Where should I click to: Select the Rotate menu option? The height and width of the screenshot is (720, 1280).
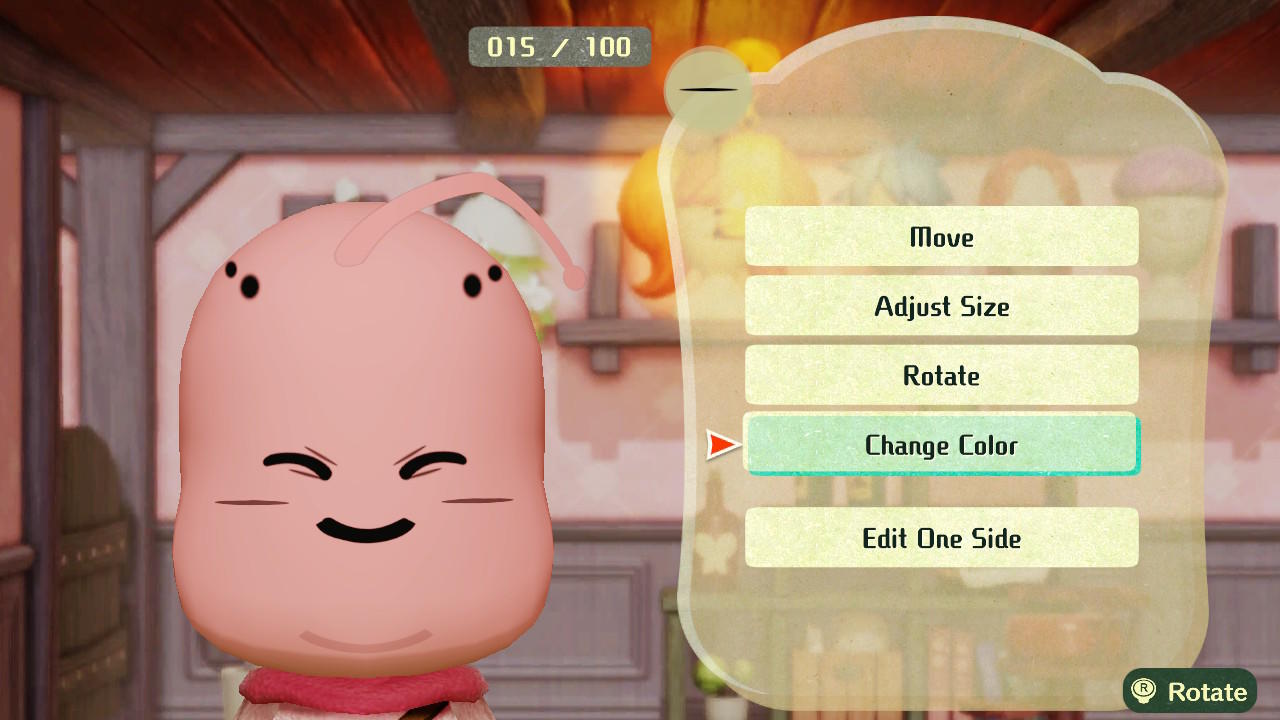click(941, 376)
